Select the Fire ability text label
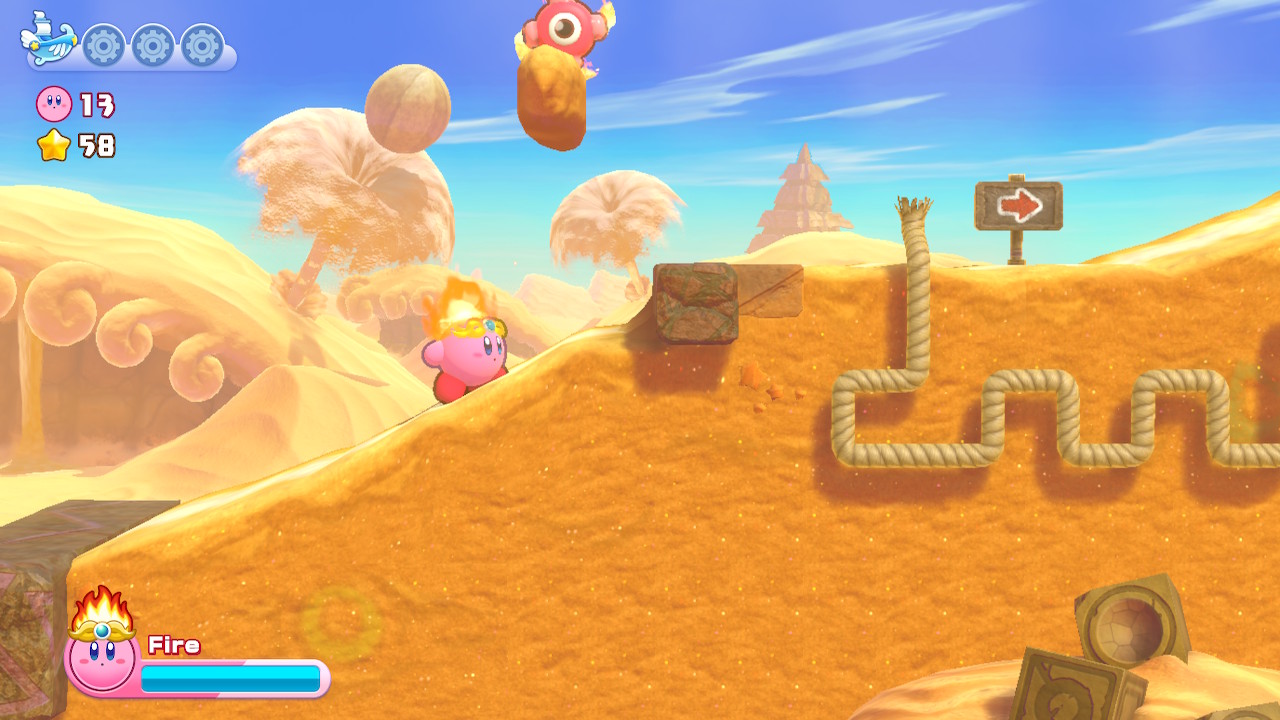Screen dimensions: 1280x720 (174, 645)
